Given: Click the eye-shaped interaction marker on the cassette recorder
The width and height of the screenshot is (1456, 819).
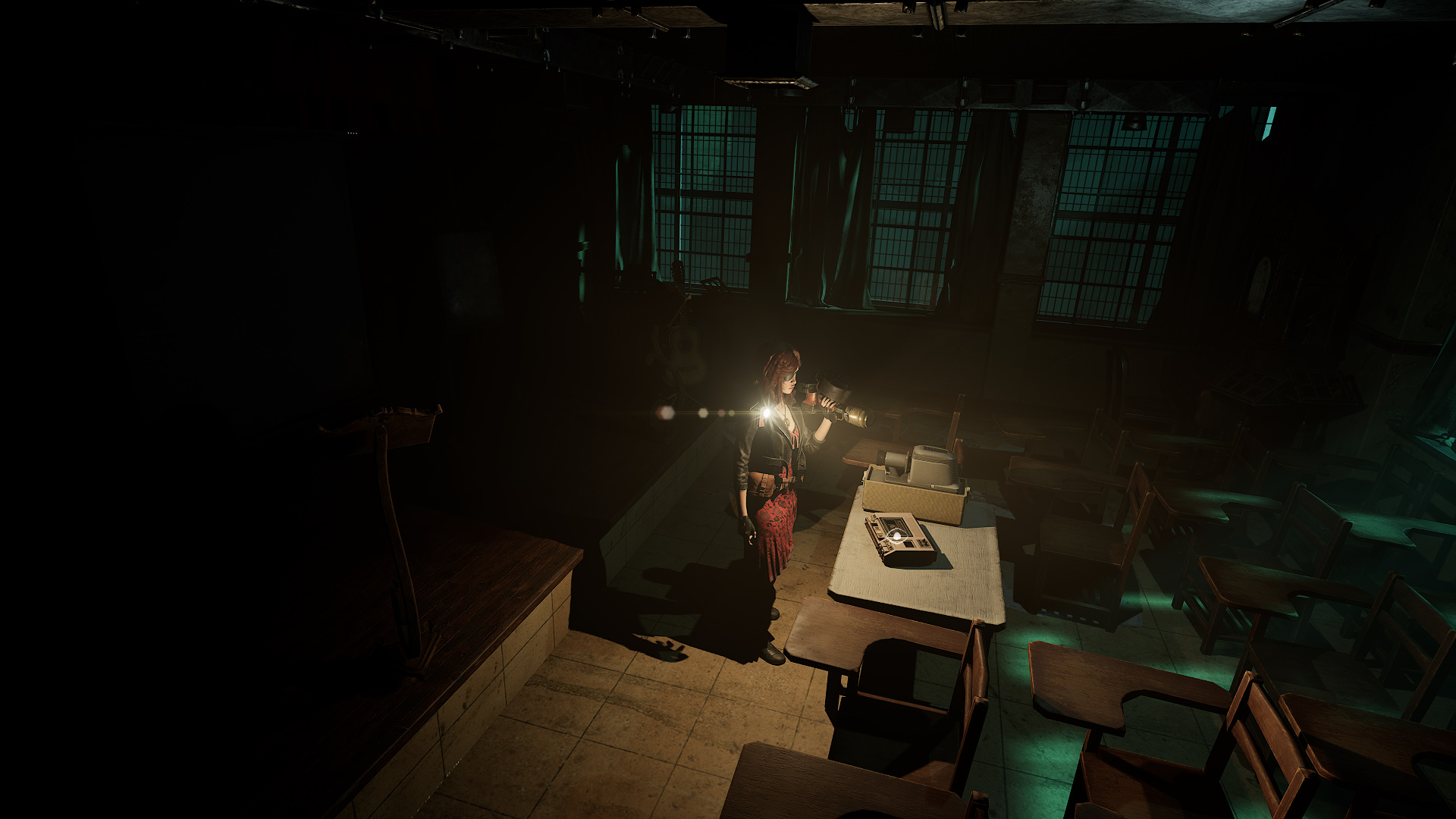Looking at the screenshot, I should 897,537.
